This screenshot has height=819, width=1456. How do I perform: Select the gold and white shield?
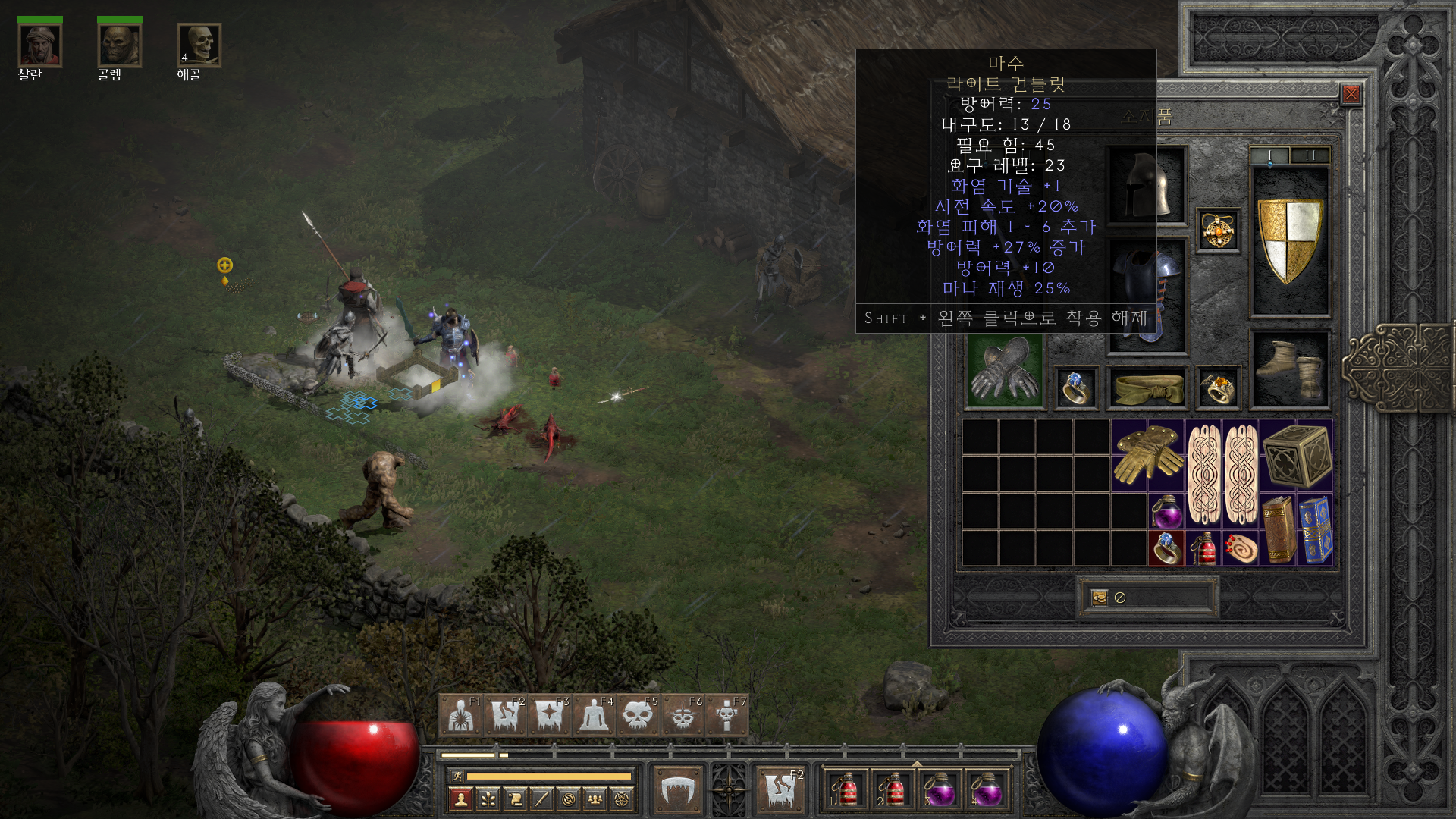(x=1289, y=241)
